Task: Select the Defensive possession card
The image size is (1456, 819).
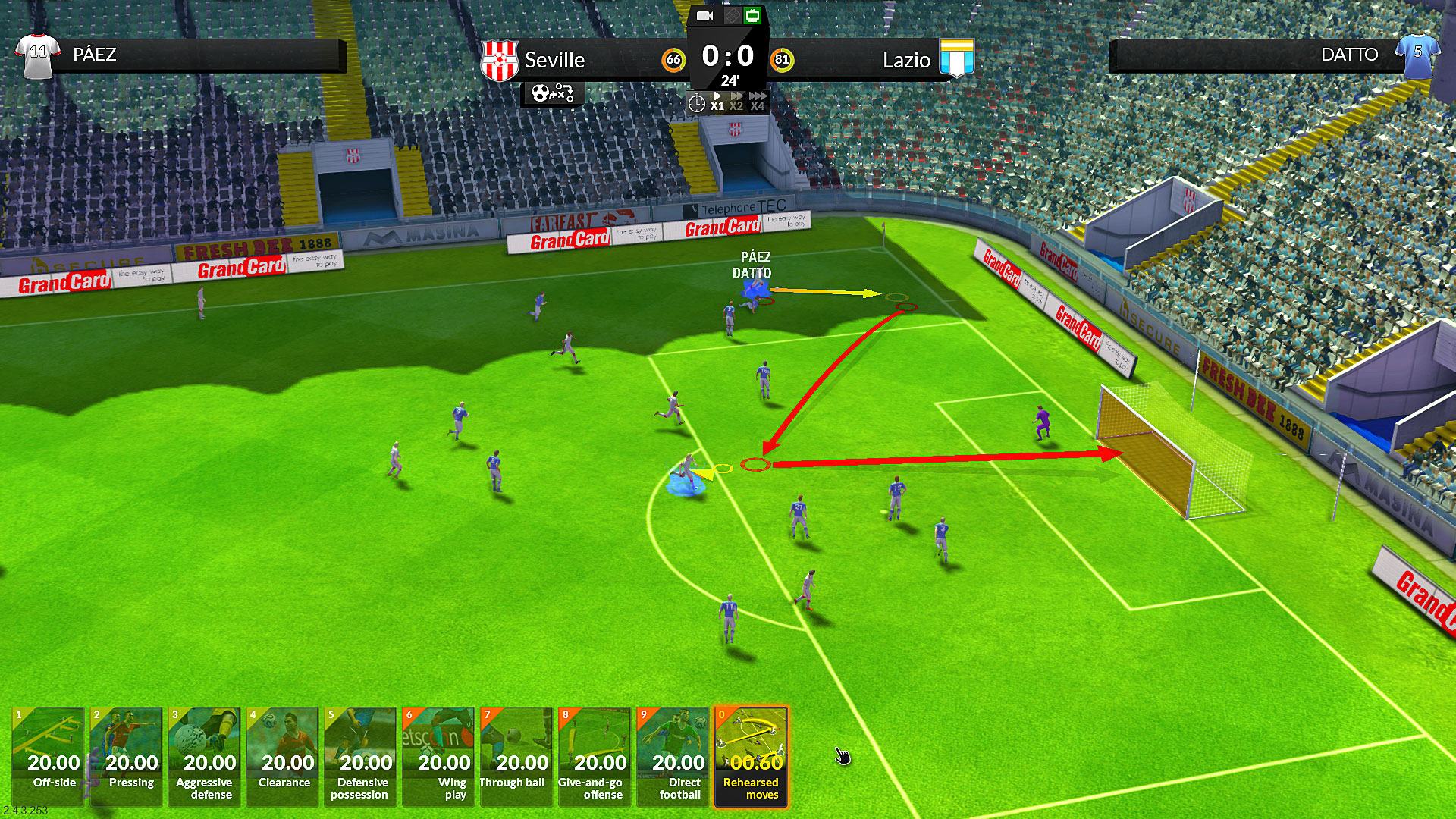Action: click(361, 756)
